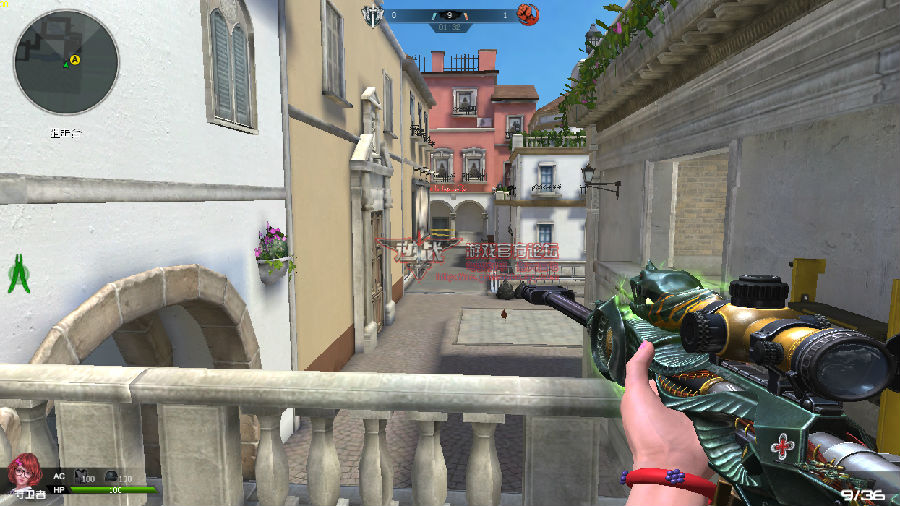Click the sword-and-shield team emblem
The width and height of the screenshot is (900, 506).
click(x=372, y=15)
